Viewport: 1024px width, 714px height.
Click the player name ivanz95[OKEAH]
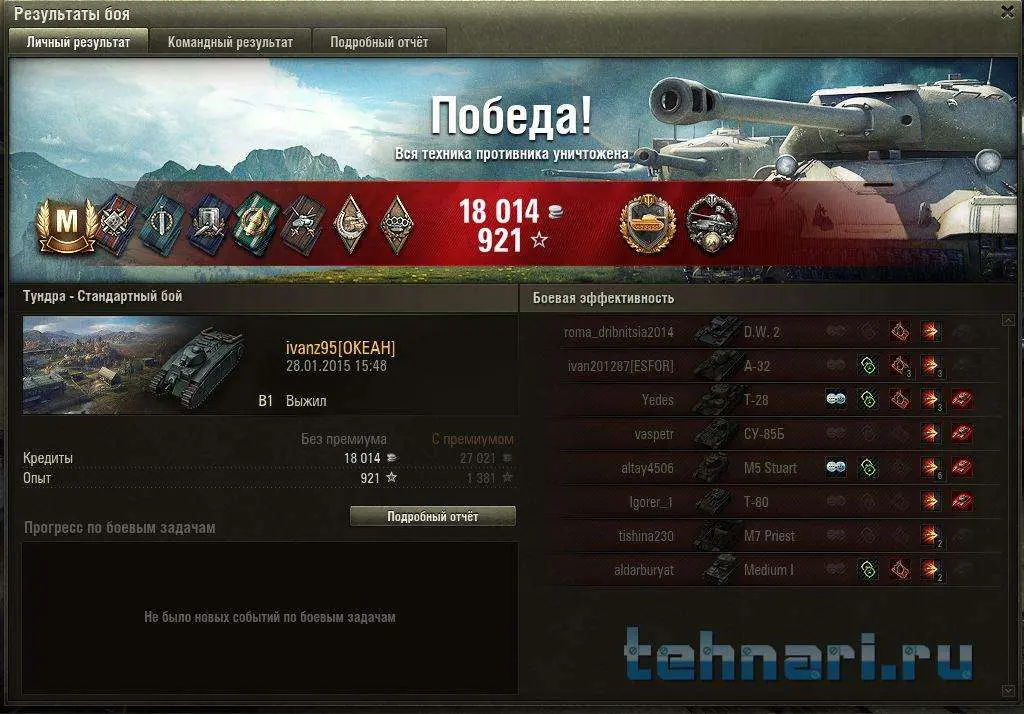click(x=340, y=348)
